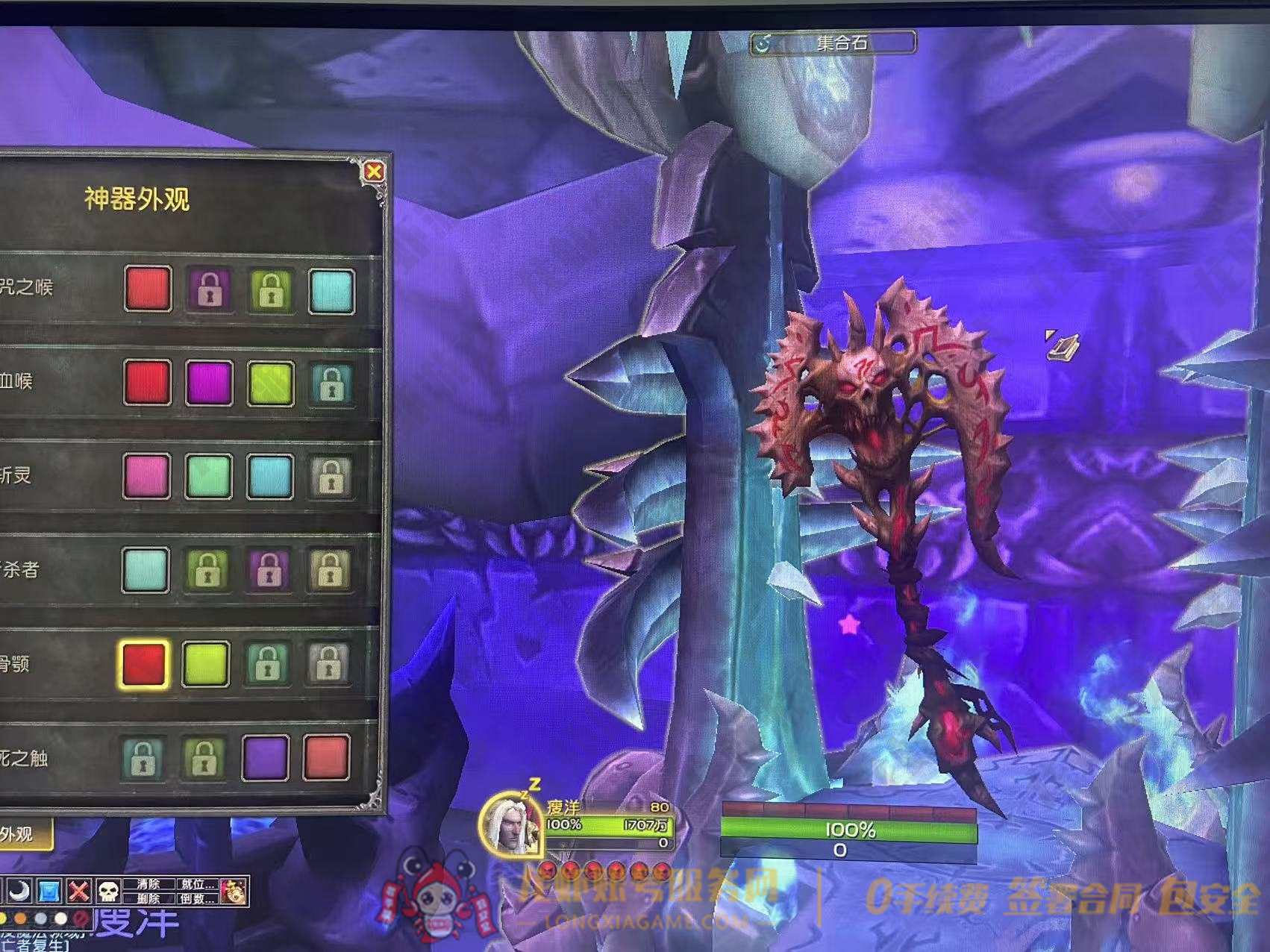The image size is (1270, 952).
Task: Open the 集合石 button at the top
Action: pos(833,43)
